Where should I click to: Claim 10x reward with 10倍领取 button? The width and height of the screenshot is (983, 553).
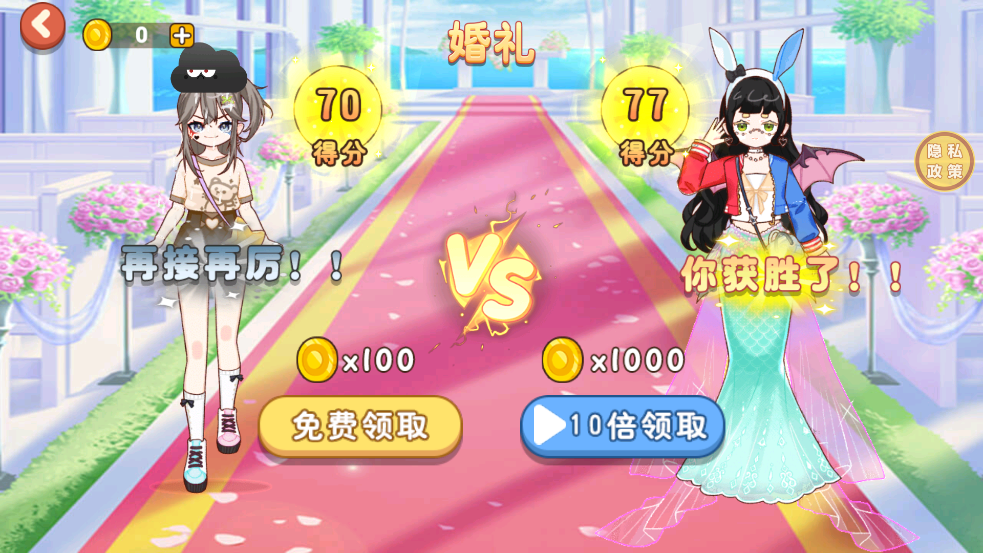[622, 426]
